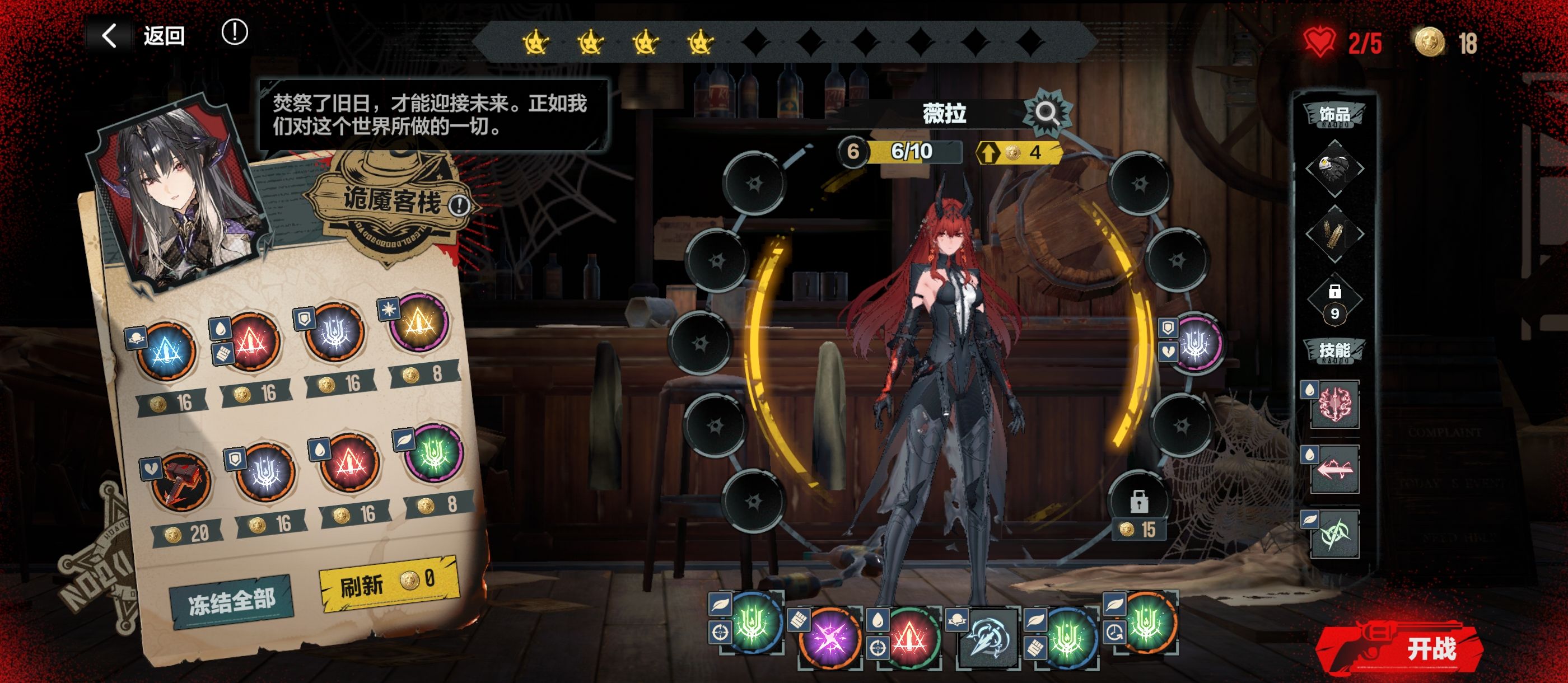
Task: Select the pink brain-like skill icon
Action: tap(1335, 404)
